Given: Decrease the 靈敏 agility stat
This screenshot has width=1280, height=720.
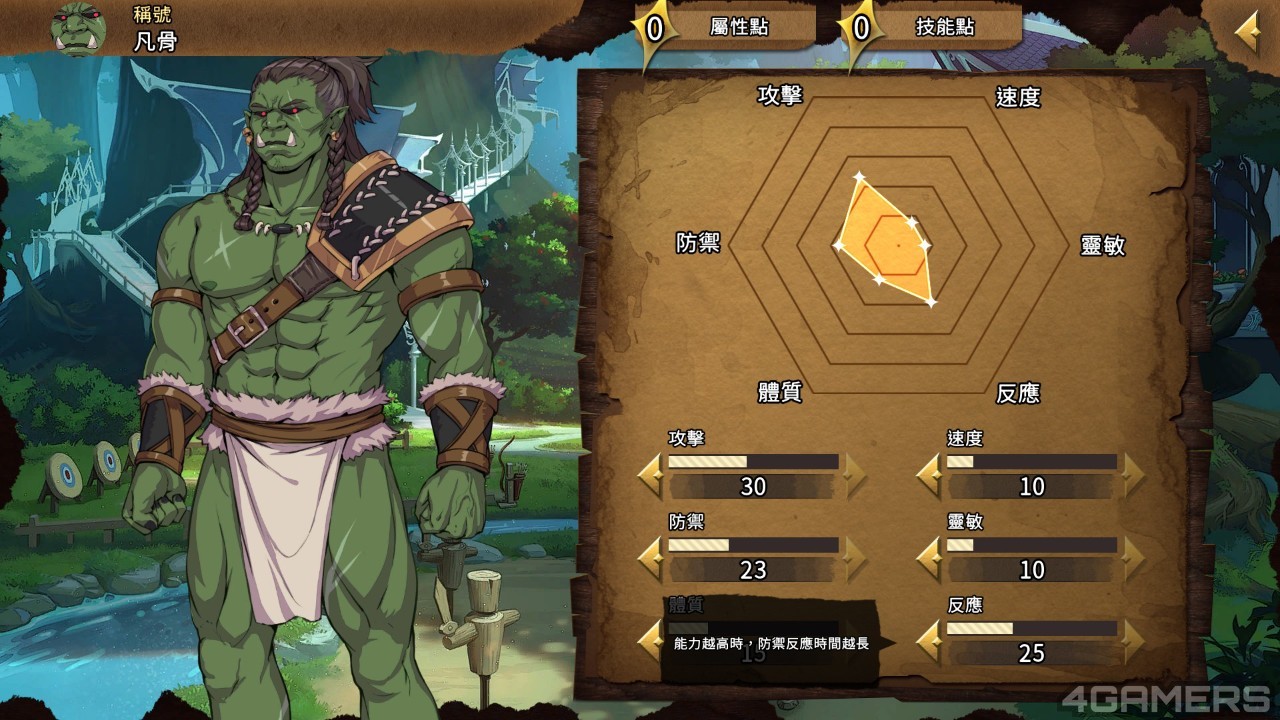Looking at the screenshot, I should point(929,558).
